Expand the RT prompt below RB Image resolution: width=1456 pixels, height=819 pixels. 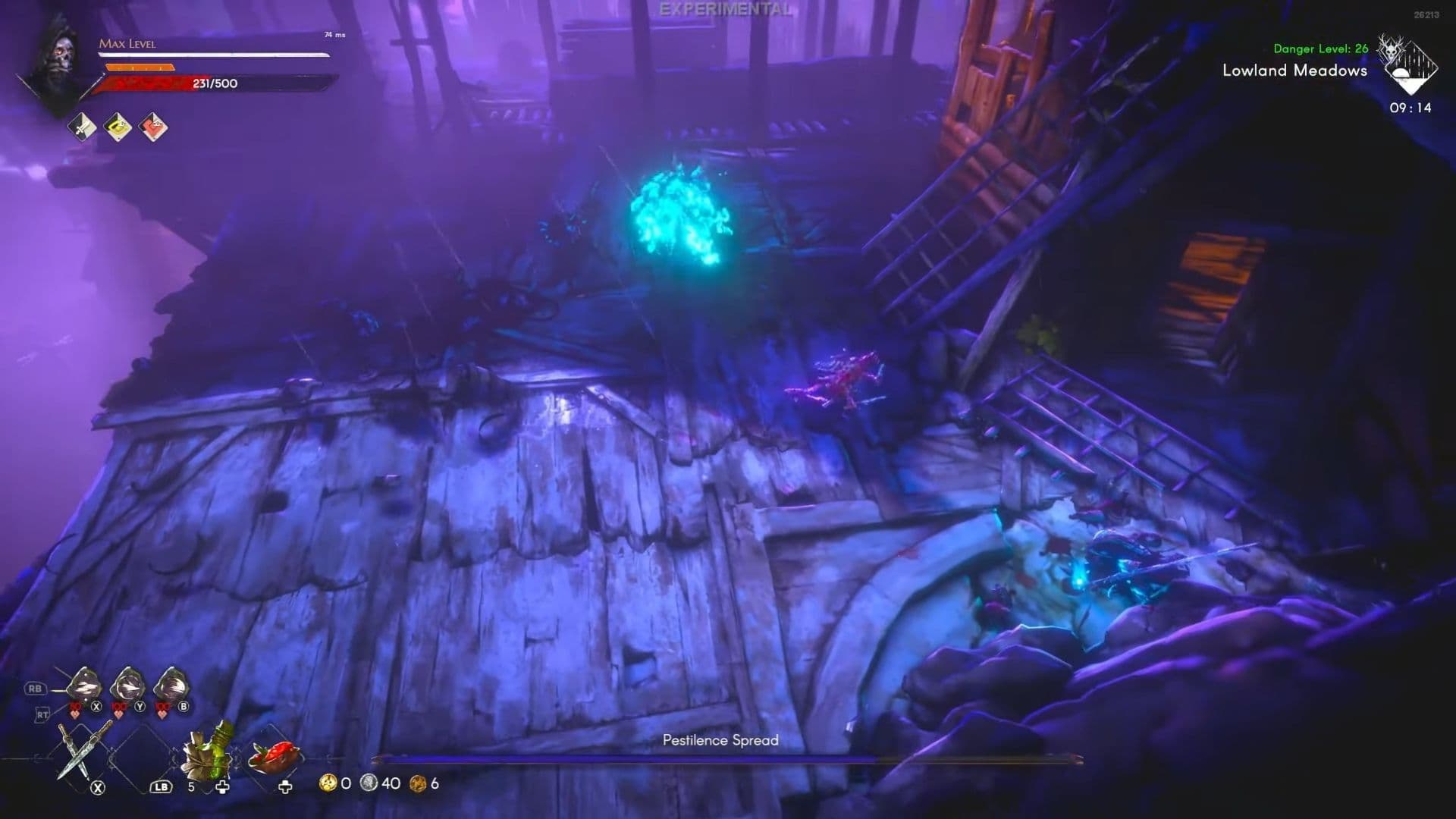pos(42,714)
